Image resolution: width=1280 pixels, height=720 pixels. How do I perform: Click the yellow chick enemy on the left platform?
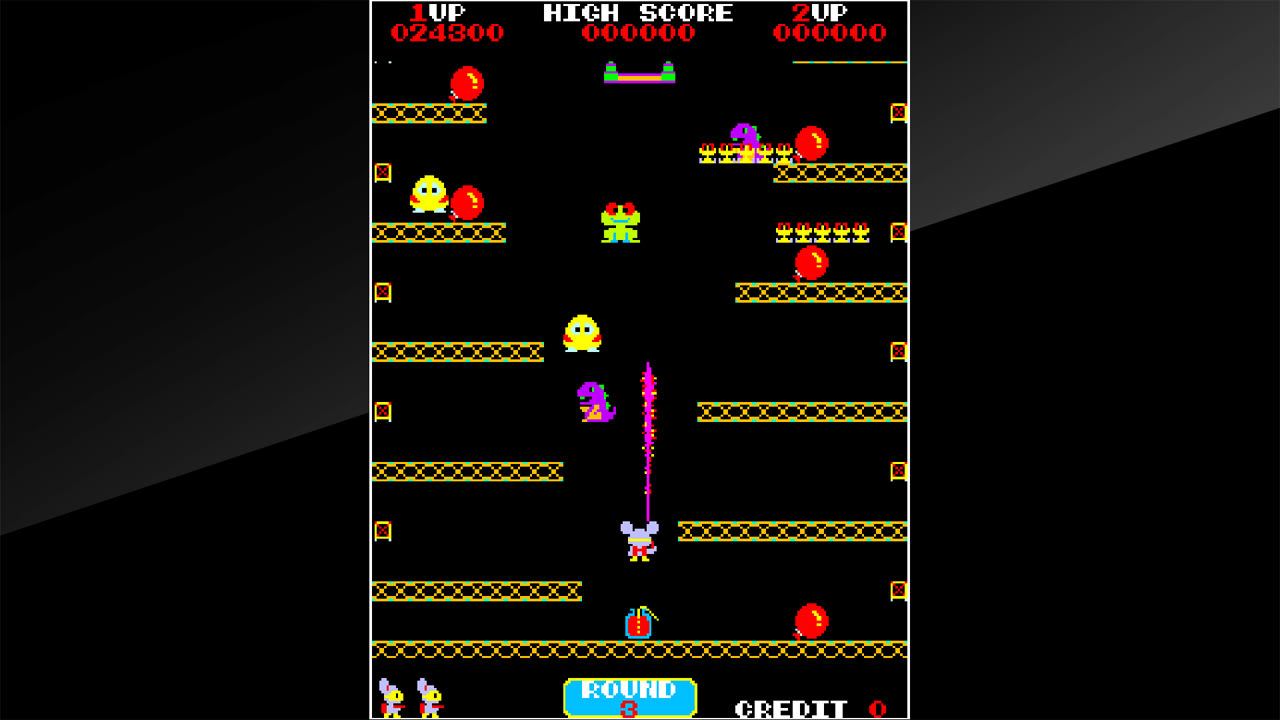(x=428, y=194)
